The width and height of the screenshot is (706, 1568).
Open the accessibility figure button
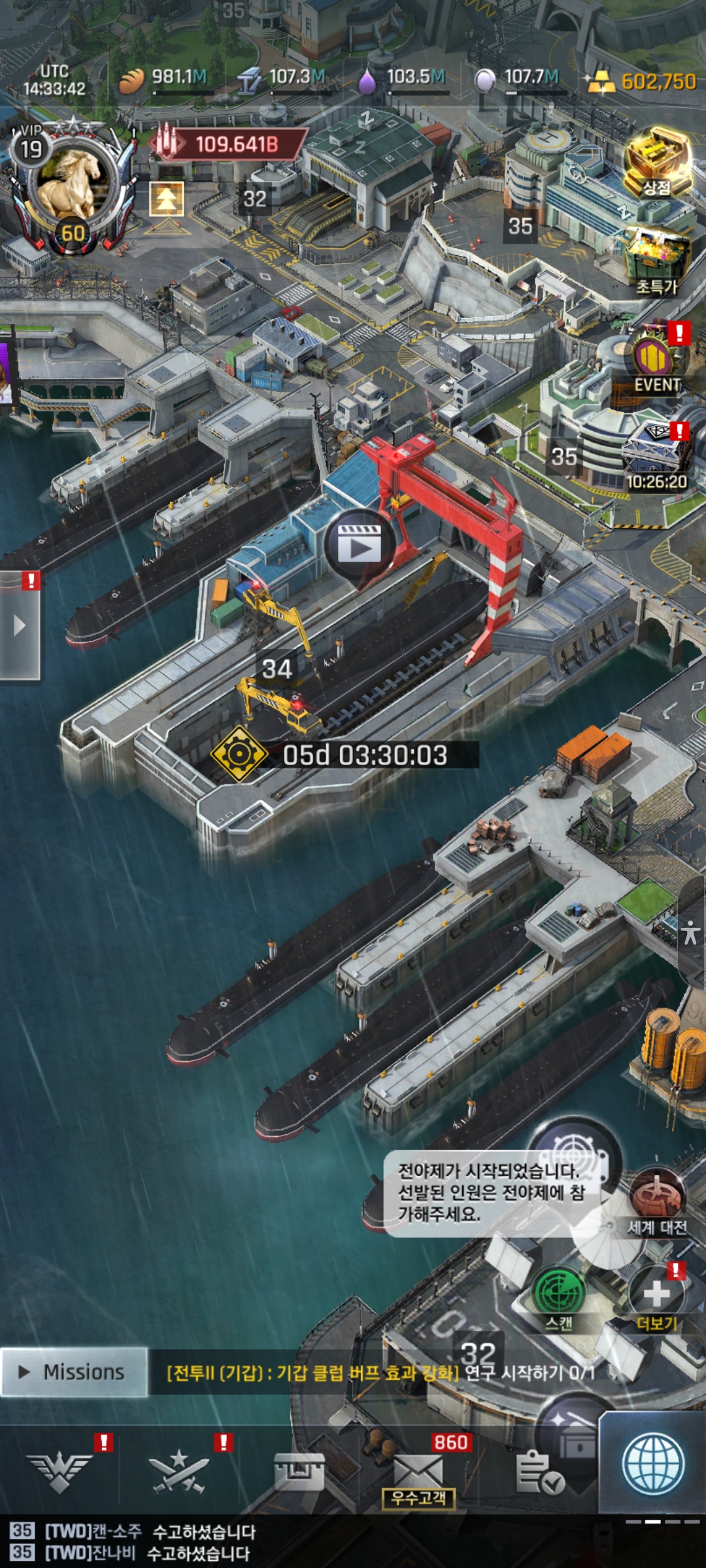(691, 932)
